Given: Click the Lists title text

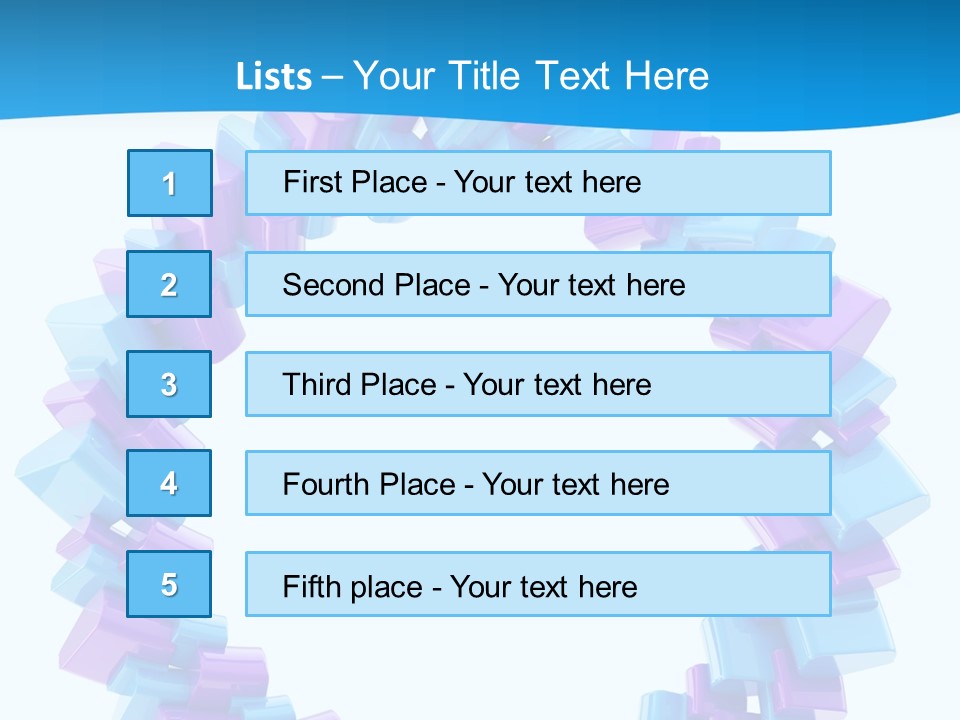Looking at the screenshot, I should 472,76.
